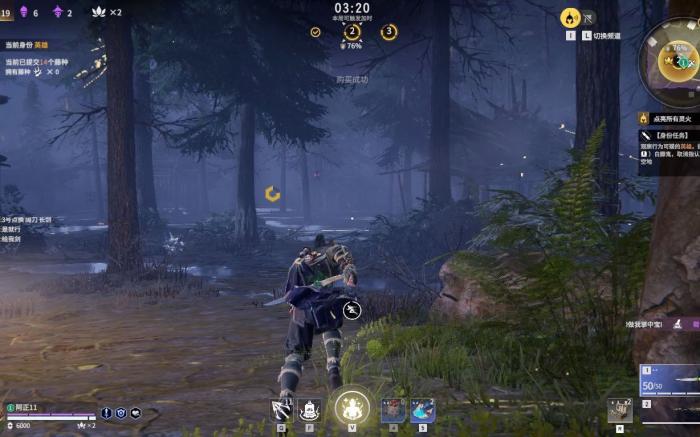Select the primary weapon slot showing 50/50
Image resolution: width=700 pixels, height=437 pixels.
pyautogui.click(x=669, y=379)
